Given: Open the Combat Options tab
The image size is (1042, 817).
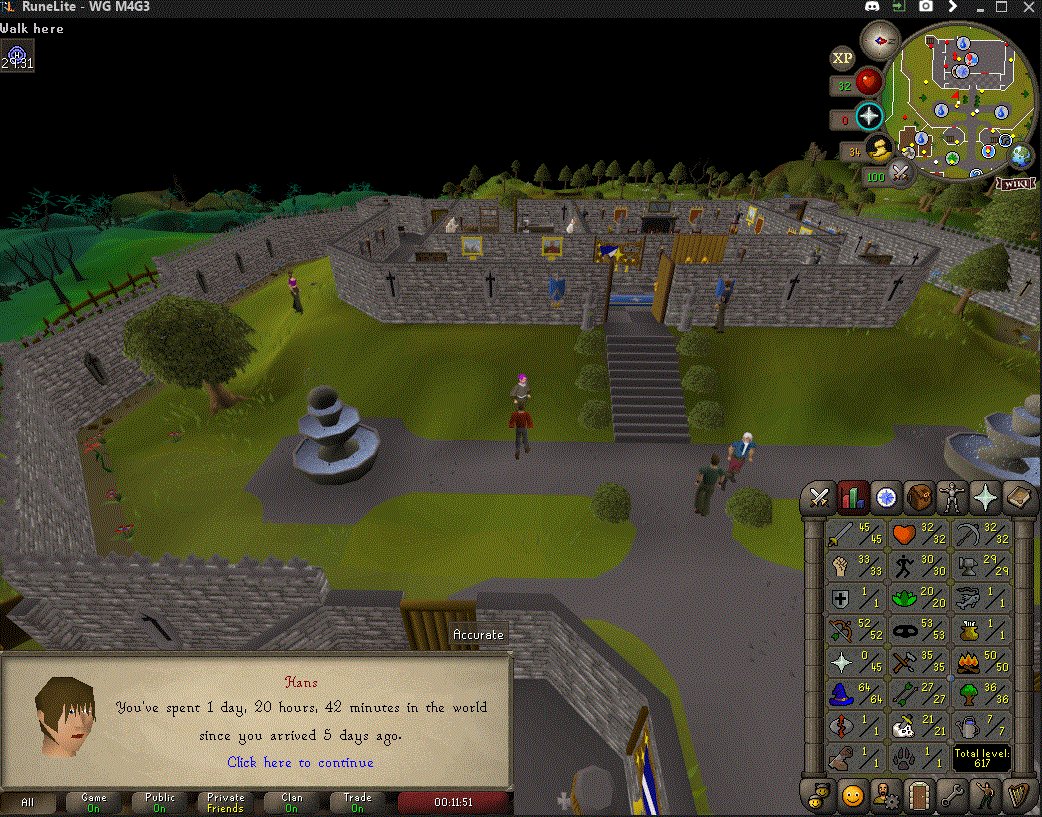Looking at the screenshot, I should tap(821, 496).
